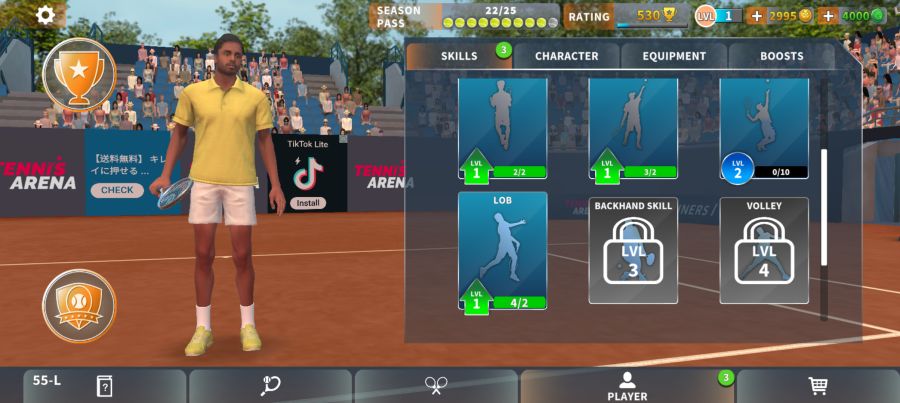The height and width of the screenshot is (403, 900).
Task: Click the CHECK button on the ad banner
Action: pyautogui.click(x=117, y=190)
